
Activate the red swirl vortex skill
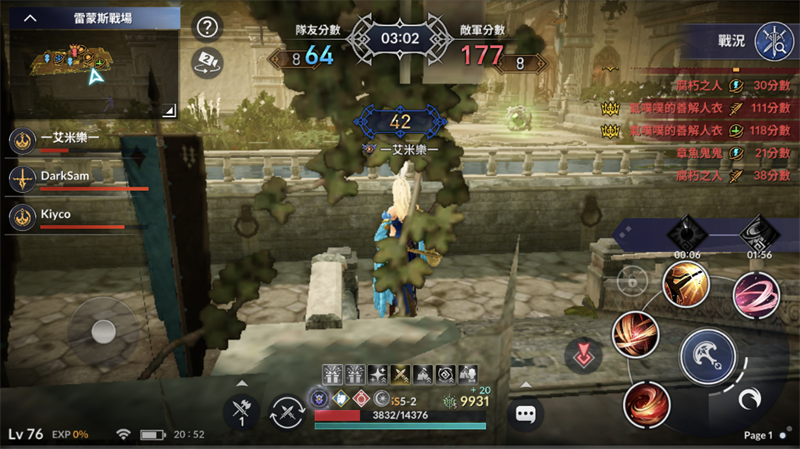(x=646, y=403)
